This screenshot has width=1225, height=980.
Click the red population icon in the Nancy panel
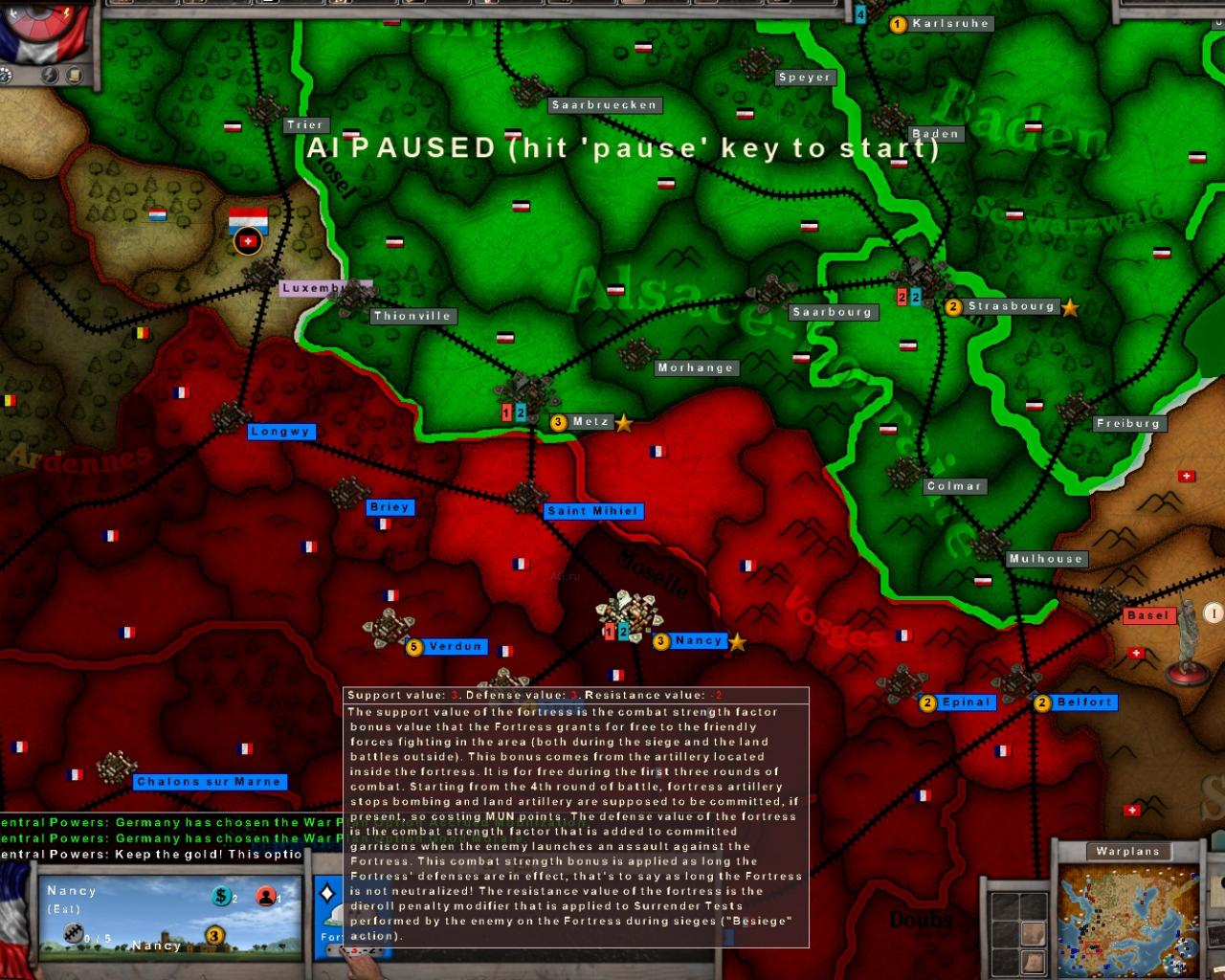point(266,898)
